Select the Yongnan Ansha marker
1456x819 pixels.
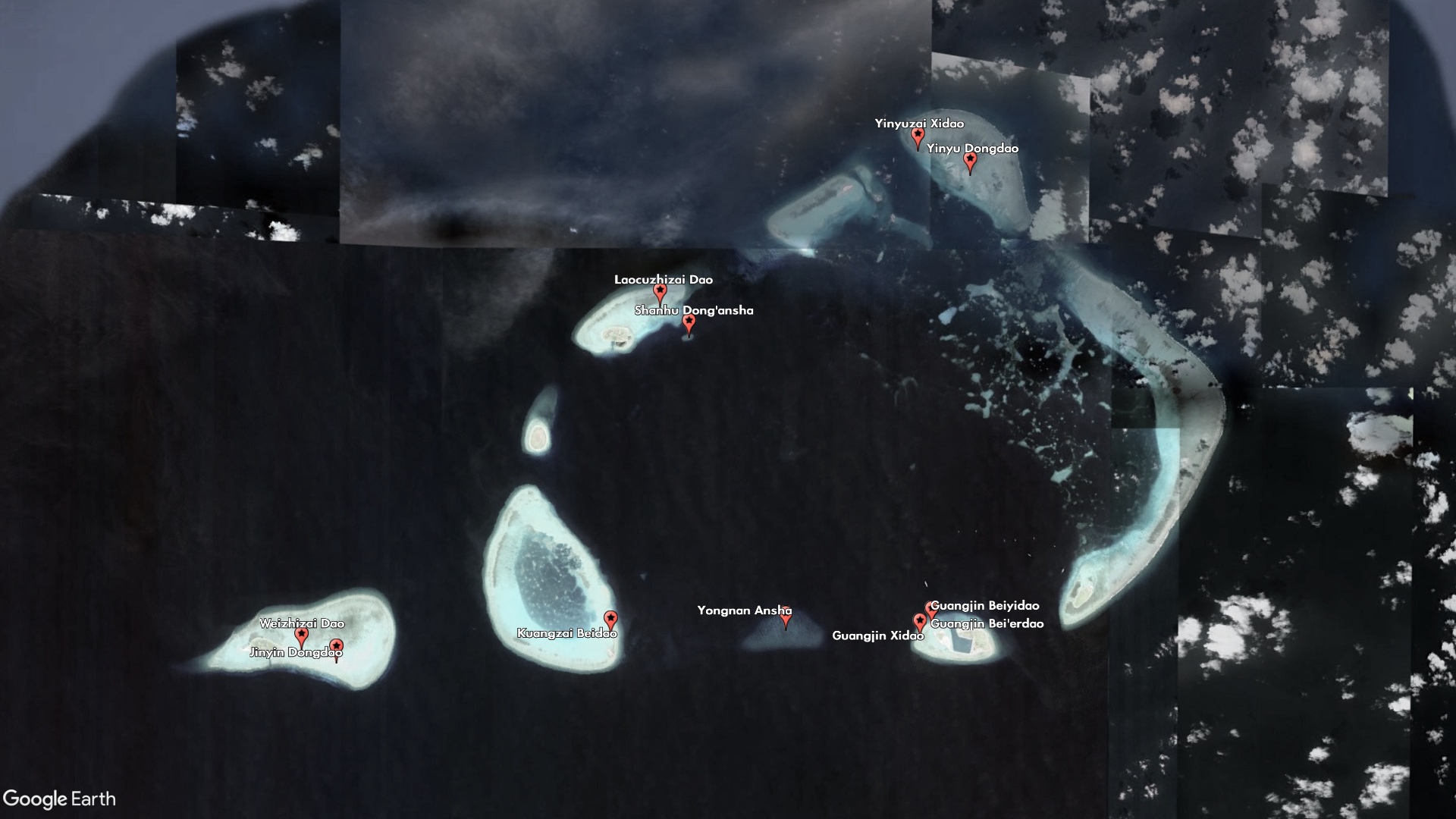click(786, 617)
